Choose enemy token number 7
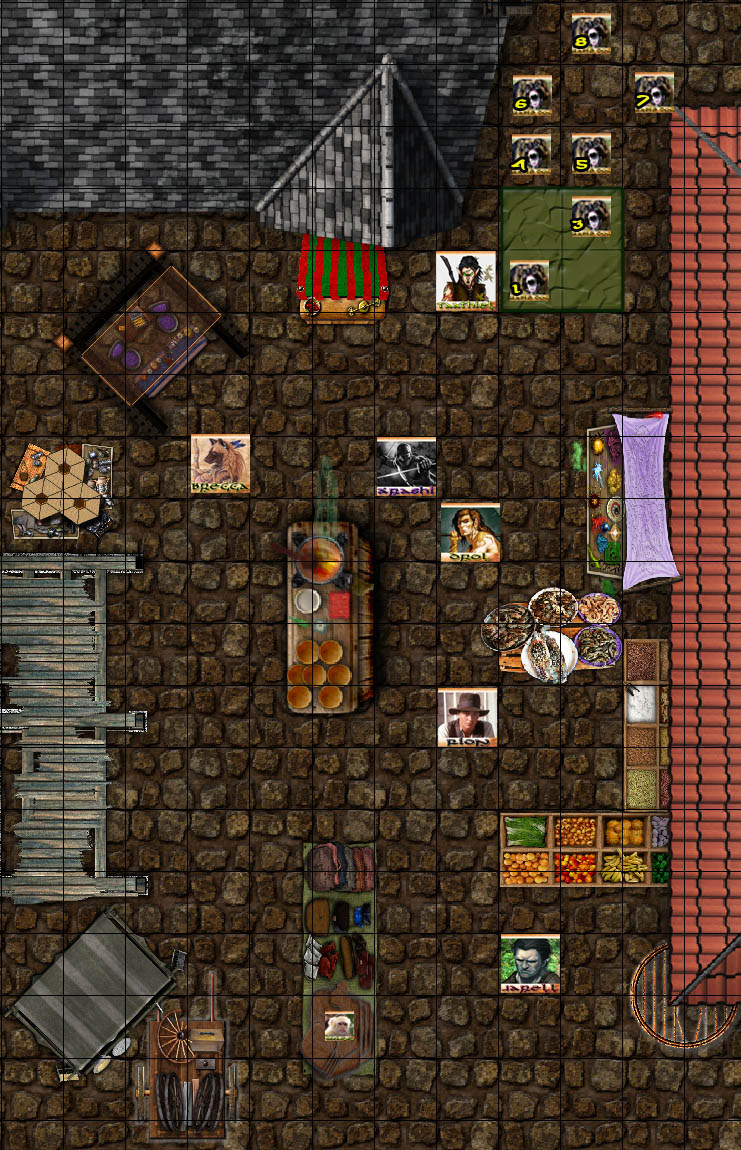This screenshot has height=1150, width=741. tap(654, 92)
